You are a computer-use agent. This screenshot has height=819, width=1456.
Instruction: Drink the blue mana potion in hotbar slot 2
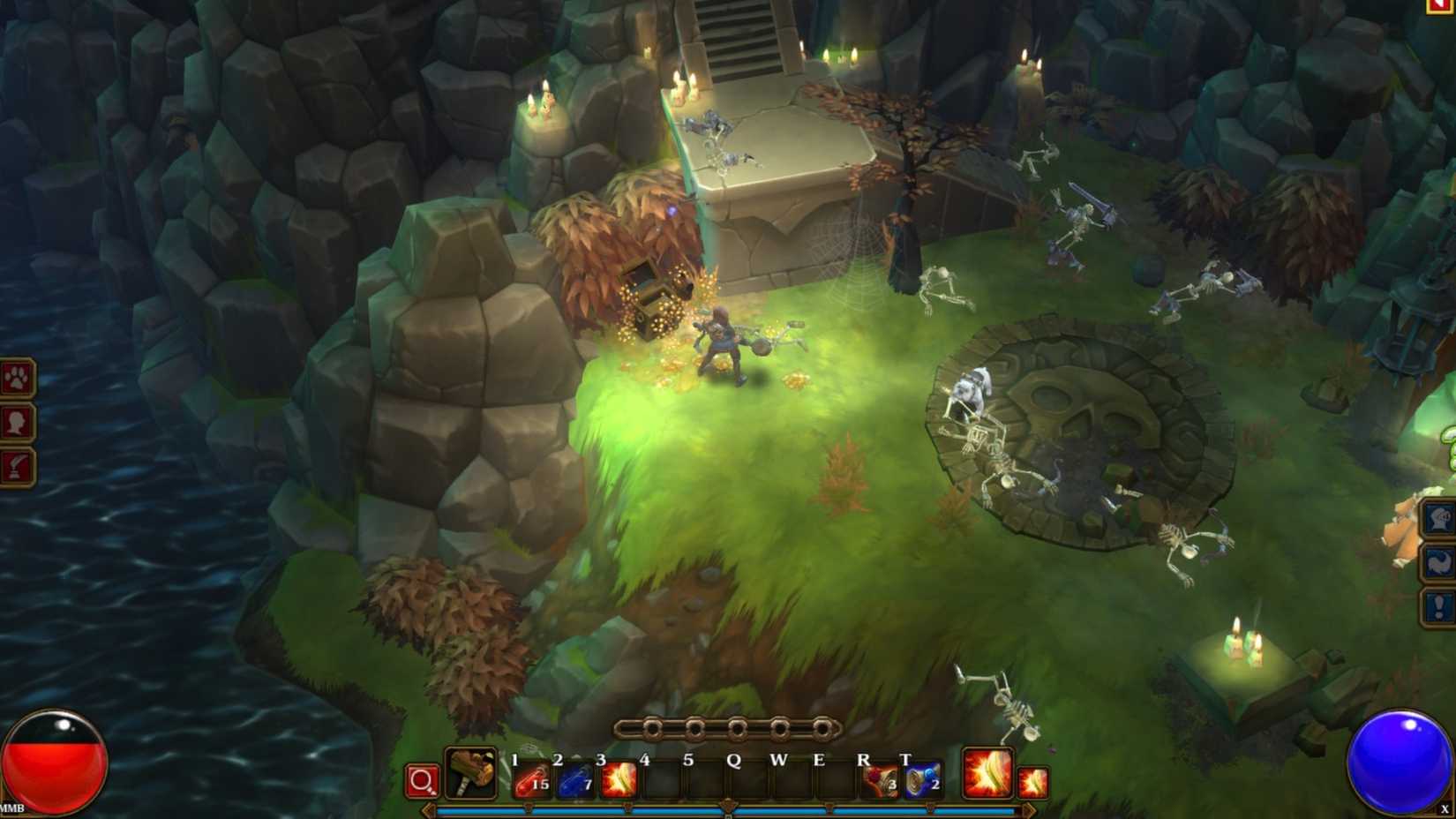[574, 780]
